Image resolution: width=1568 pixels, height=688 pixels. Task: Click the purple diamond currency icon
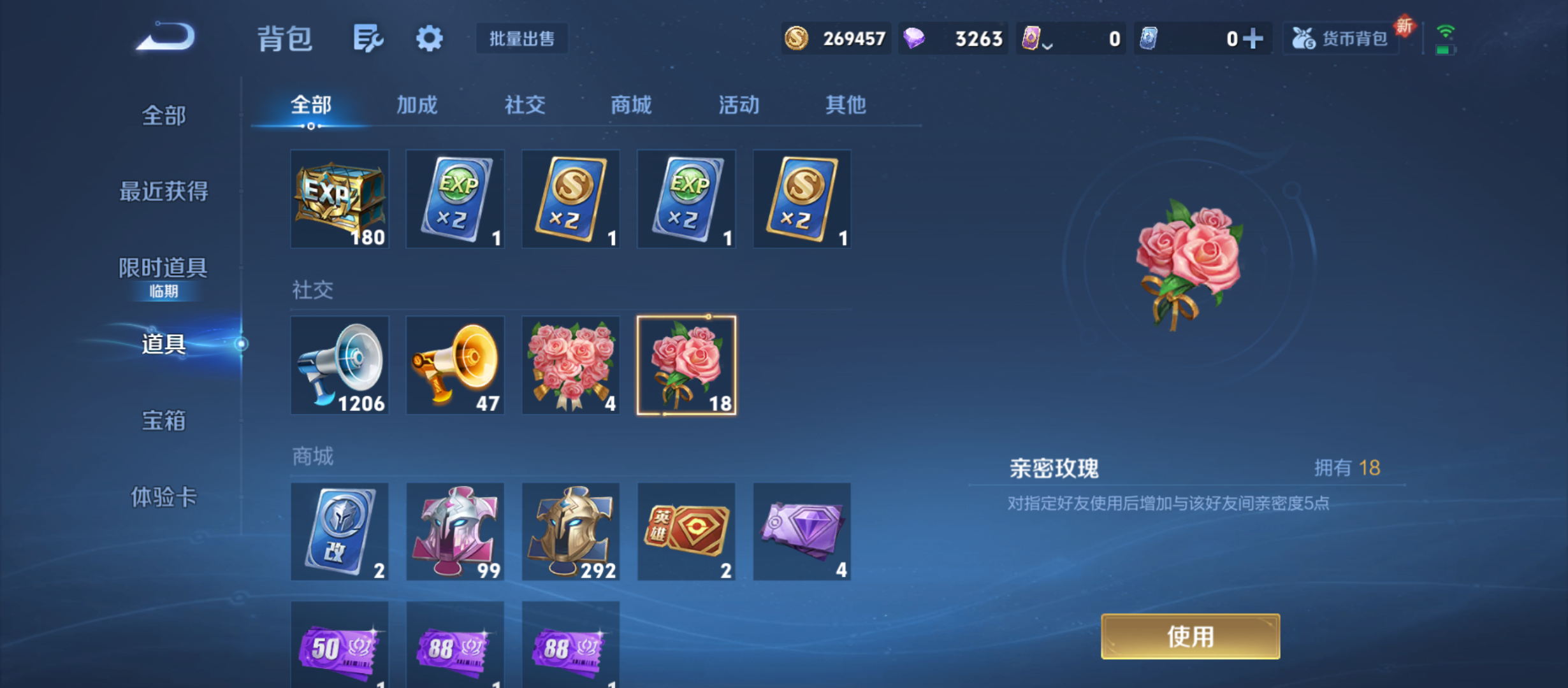click(913, 38)
